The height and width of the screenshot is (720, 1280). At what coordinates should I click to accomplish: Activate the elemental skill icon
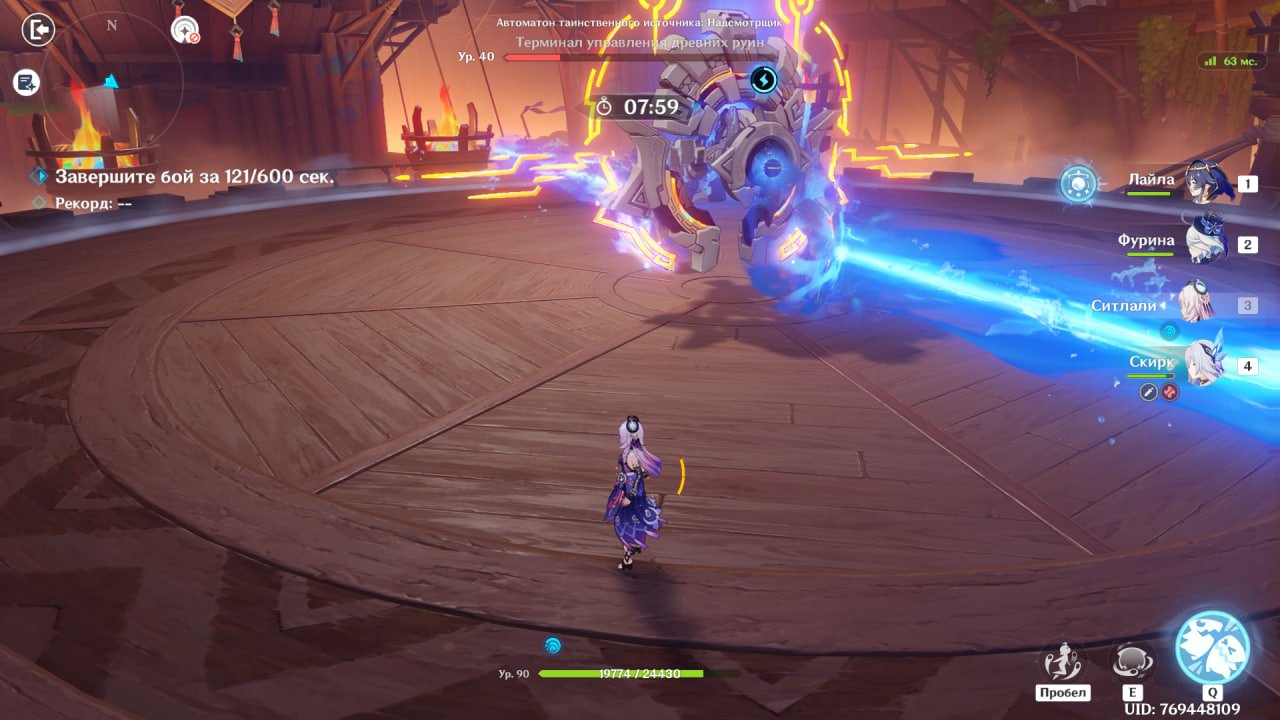pyautogui.click(x=1133, y=662)
